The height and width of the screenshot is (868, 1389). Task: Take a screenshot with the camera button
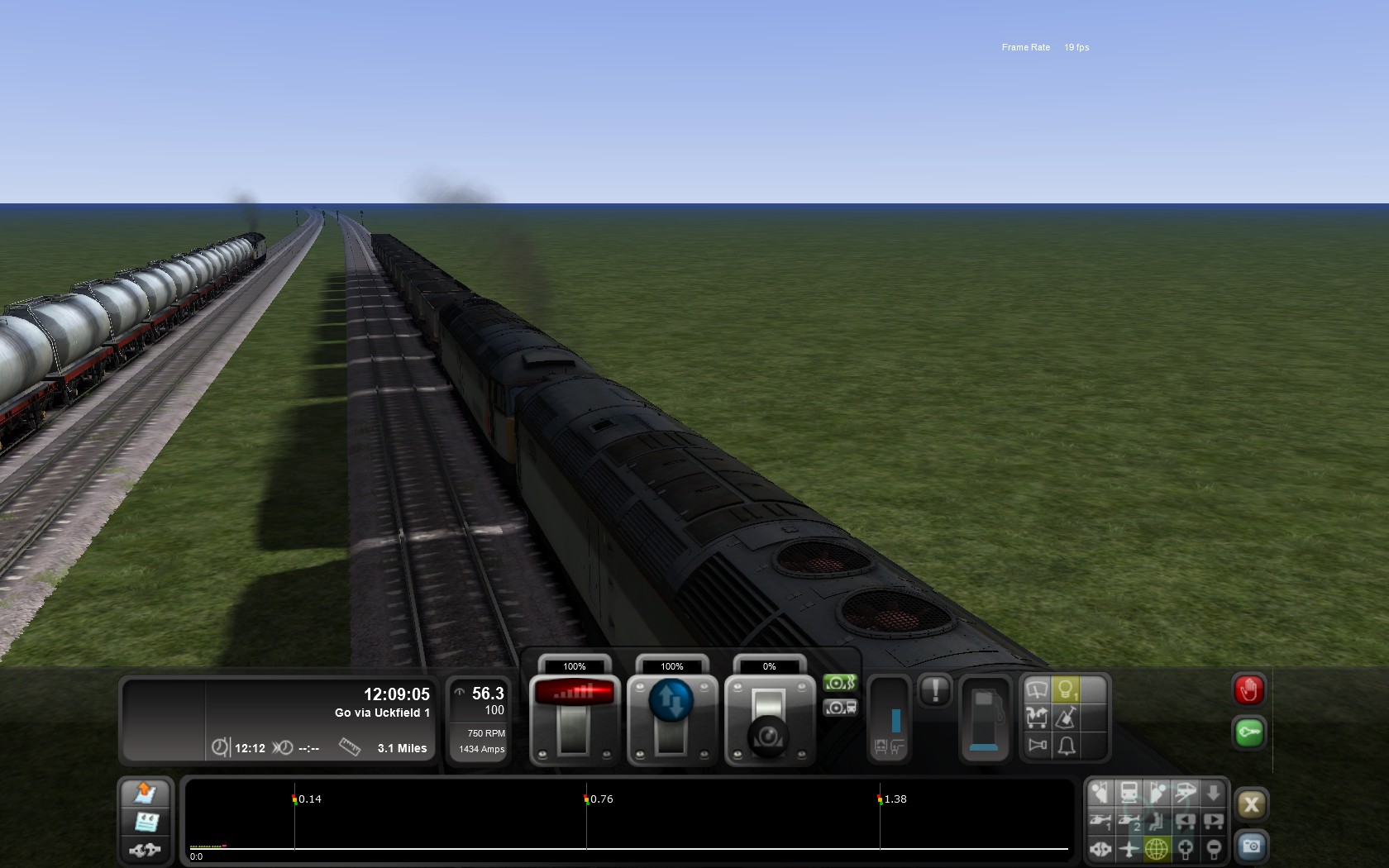click(x=1251, y=847)
